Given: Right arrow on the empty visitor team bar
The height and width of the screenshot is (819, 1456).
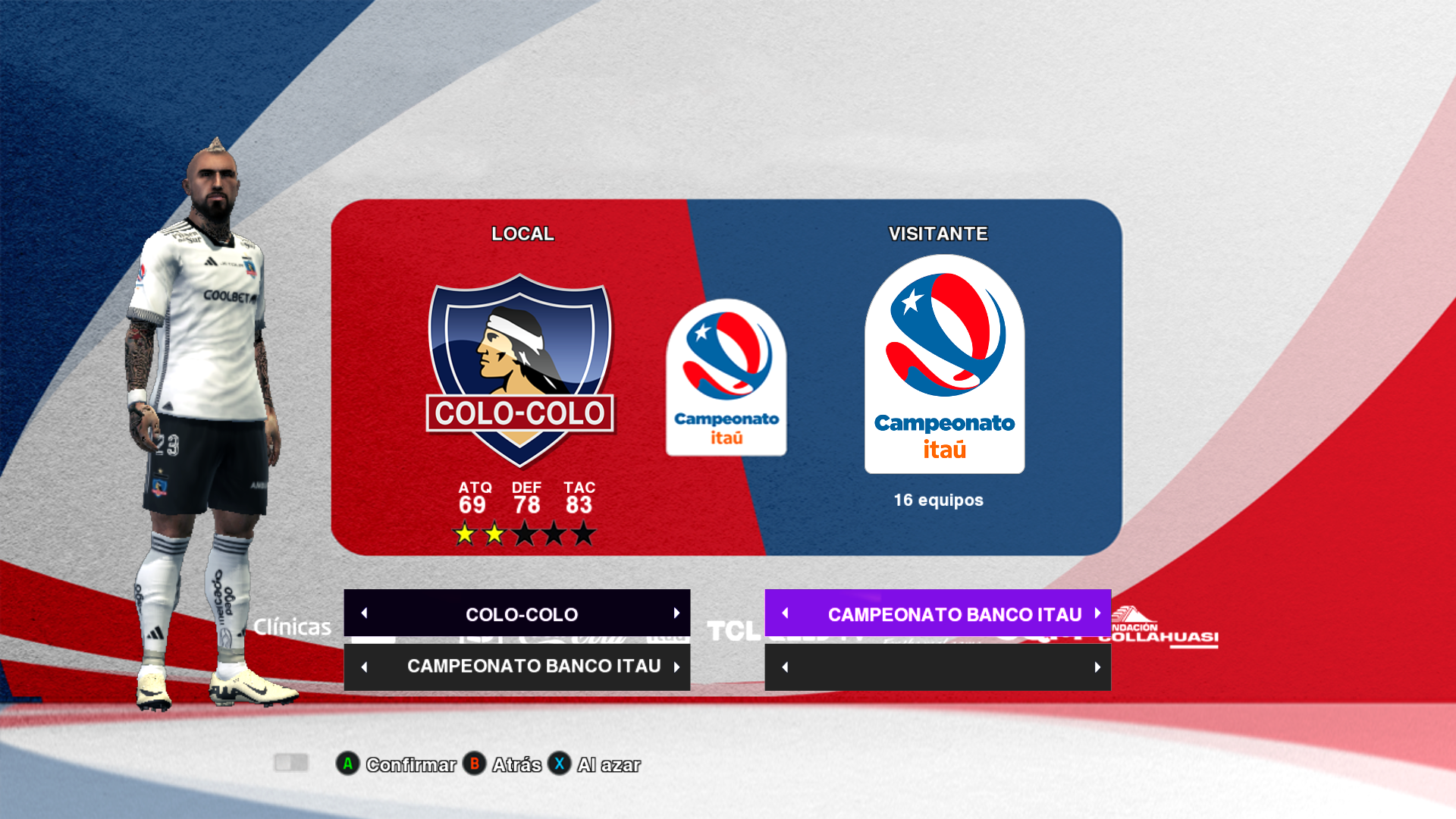Looking at the screenshot, I should [x=1097, y=667].
